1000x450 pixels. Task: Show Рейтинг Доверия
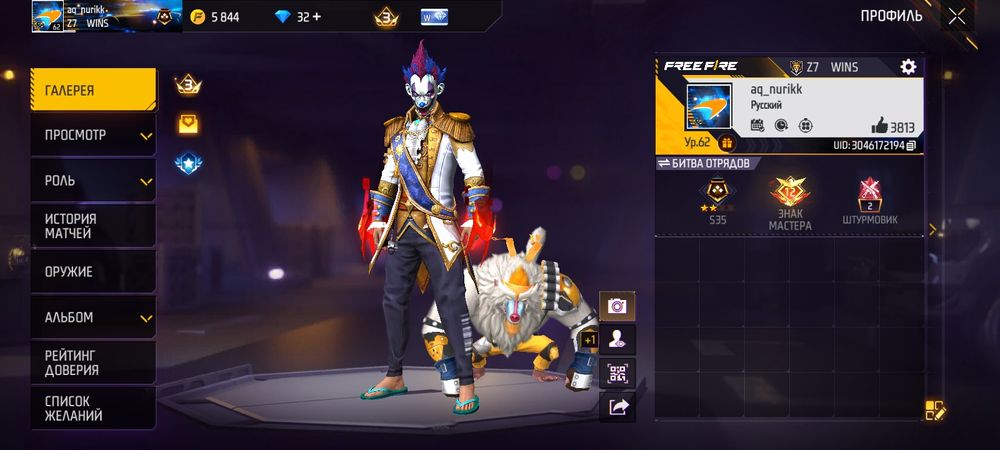pos(93,362)
